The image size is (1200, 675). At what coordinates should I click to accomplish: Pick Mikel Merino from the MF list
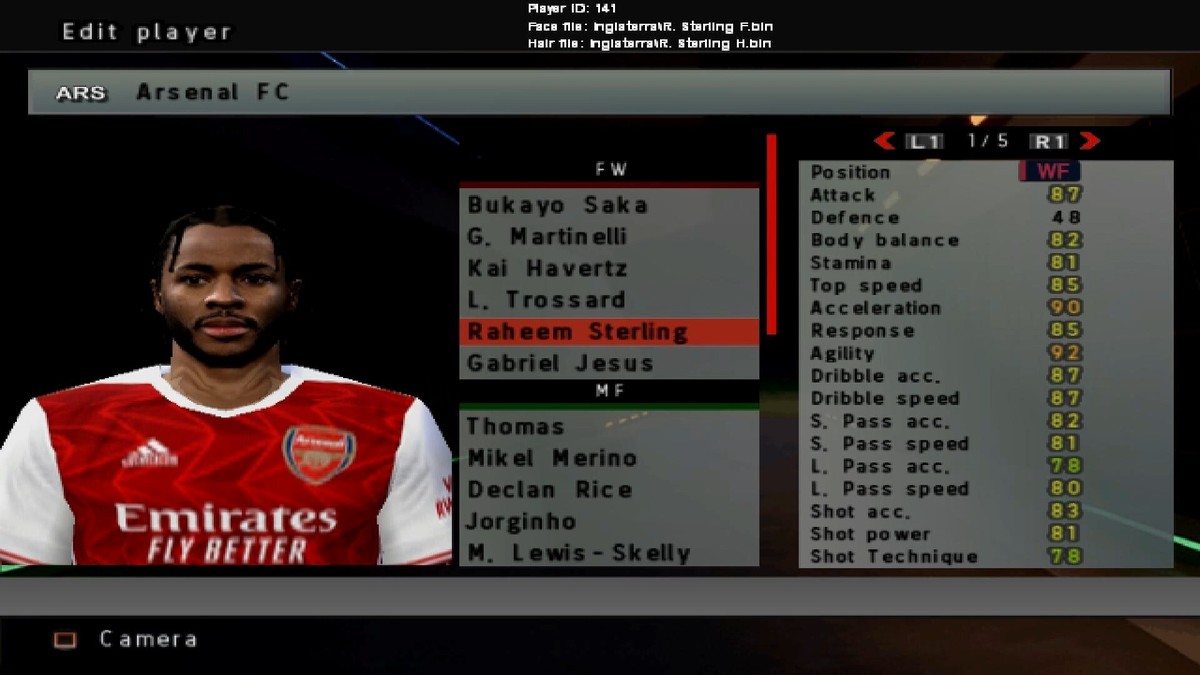tap(552, 459)
